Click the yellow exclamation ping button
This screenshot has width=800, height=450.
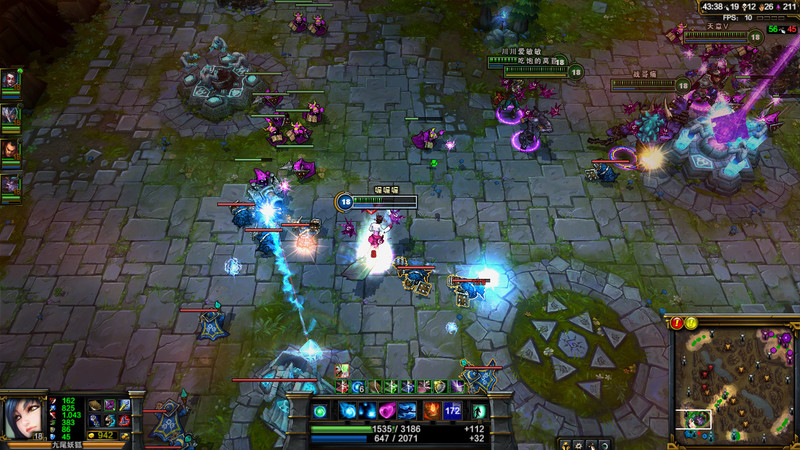pyautogui.click(x=691, y=322)
